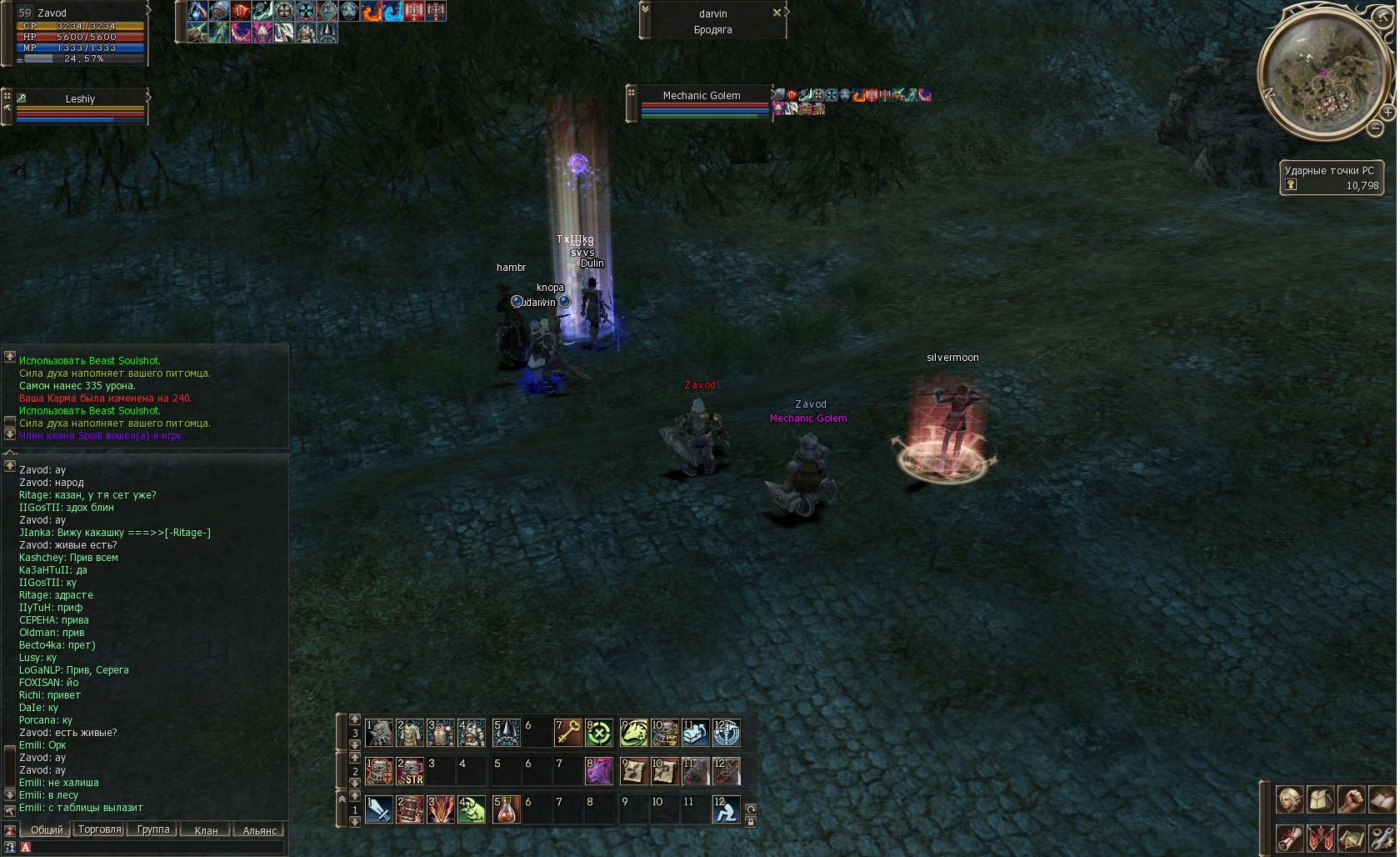The height and width of the screenshot is (857, 1400).
Task: Zoom in the minimap with plus button
Action: tap(1388, 112)
